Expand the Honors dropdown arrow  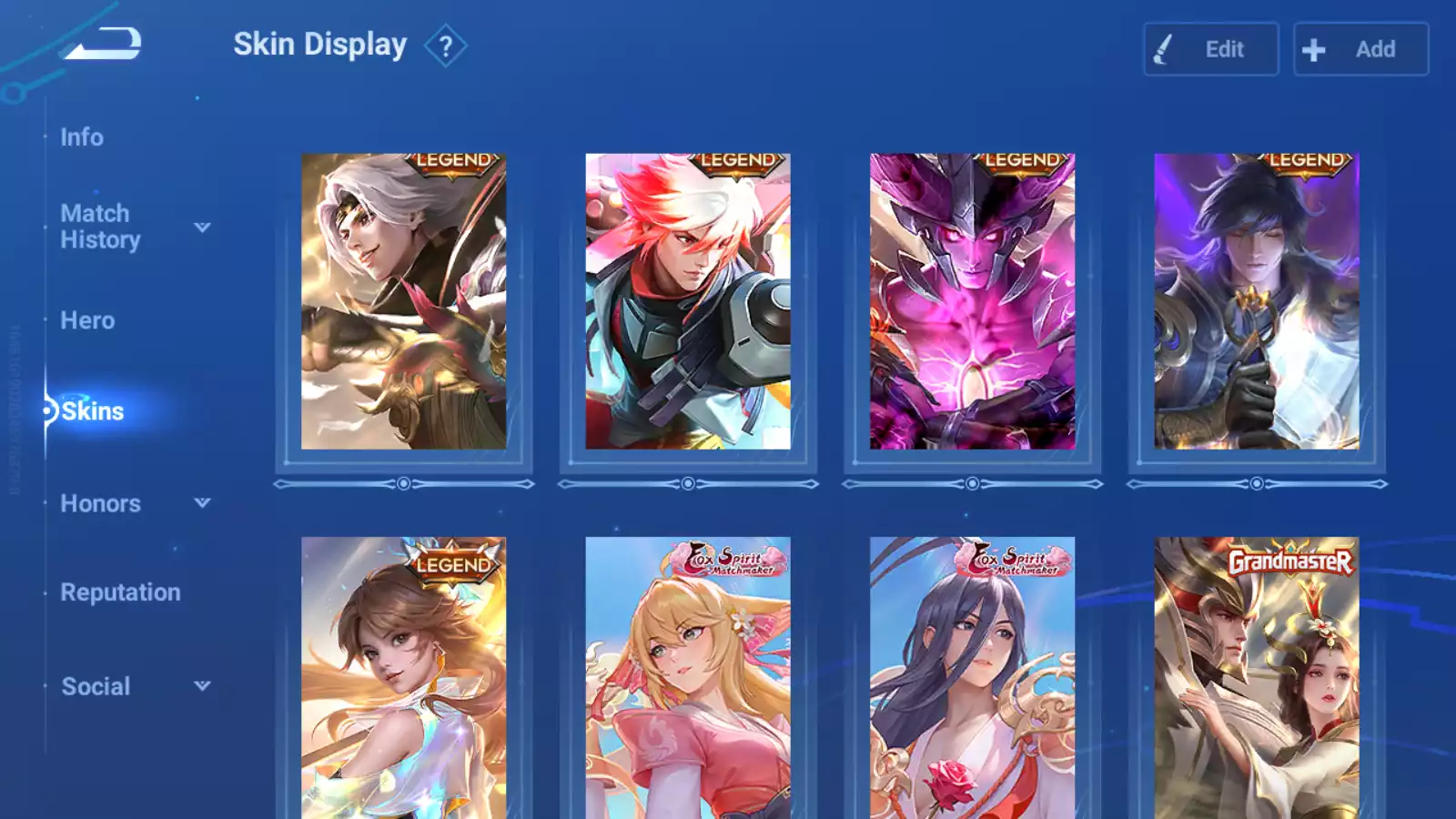202,503
